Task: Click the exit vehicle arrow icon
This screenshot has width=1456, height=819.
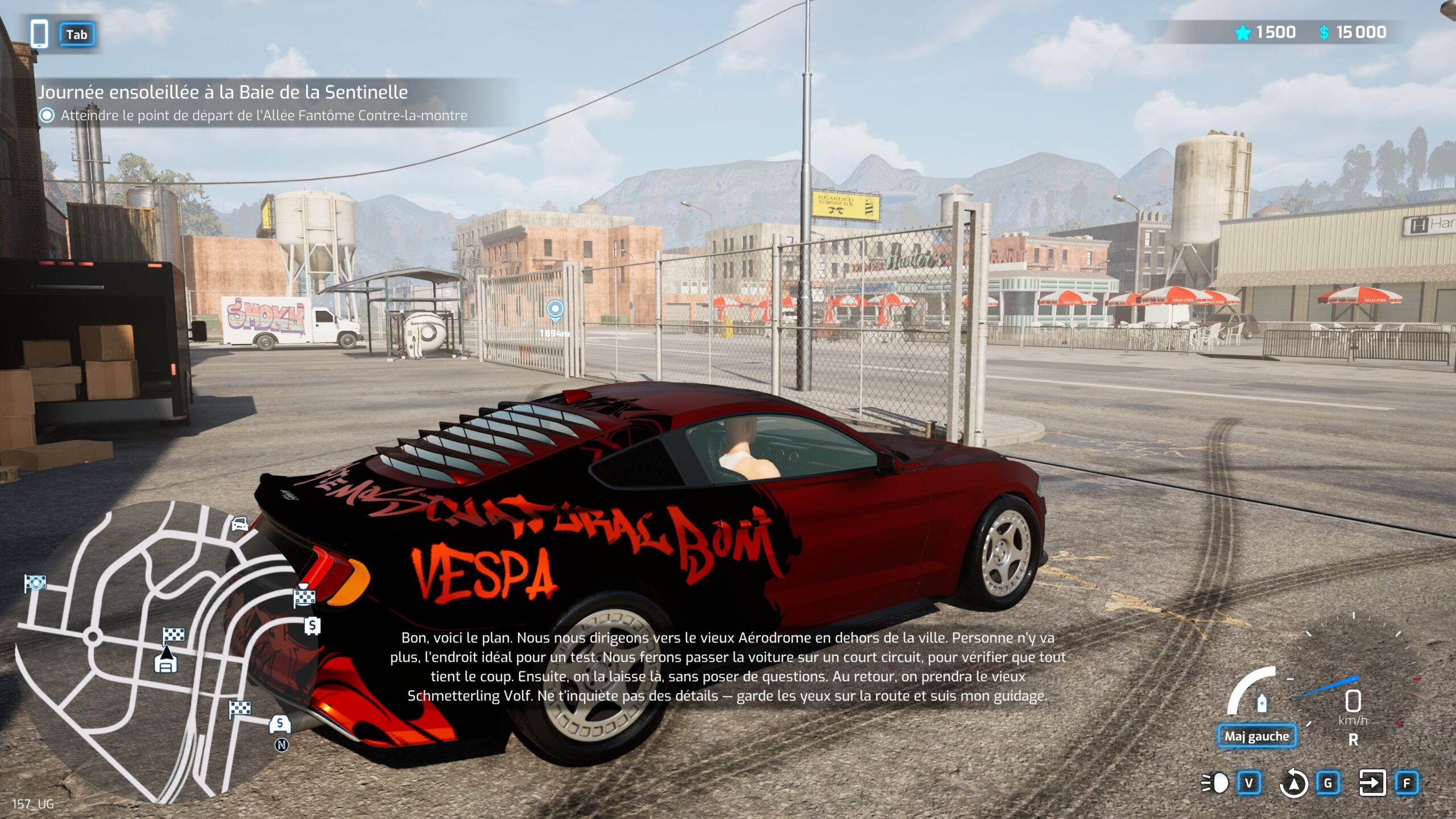Action: tap(1372, 783)
